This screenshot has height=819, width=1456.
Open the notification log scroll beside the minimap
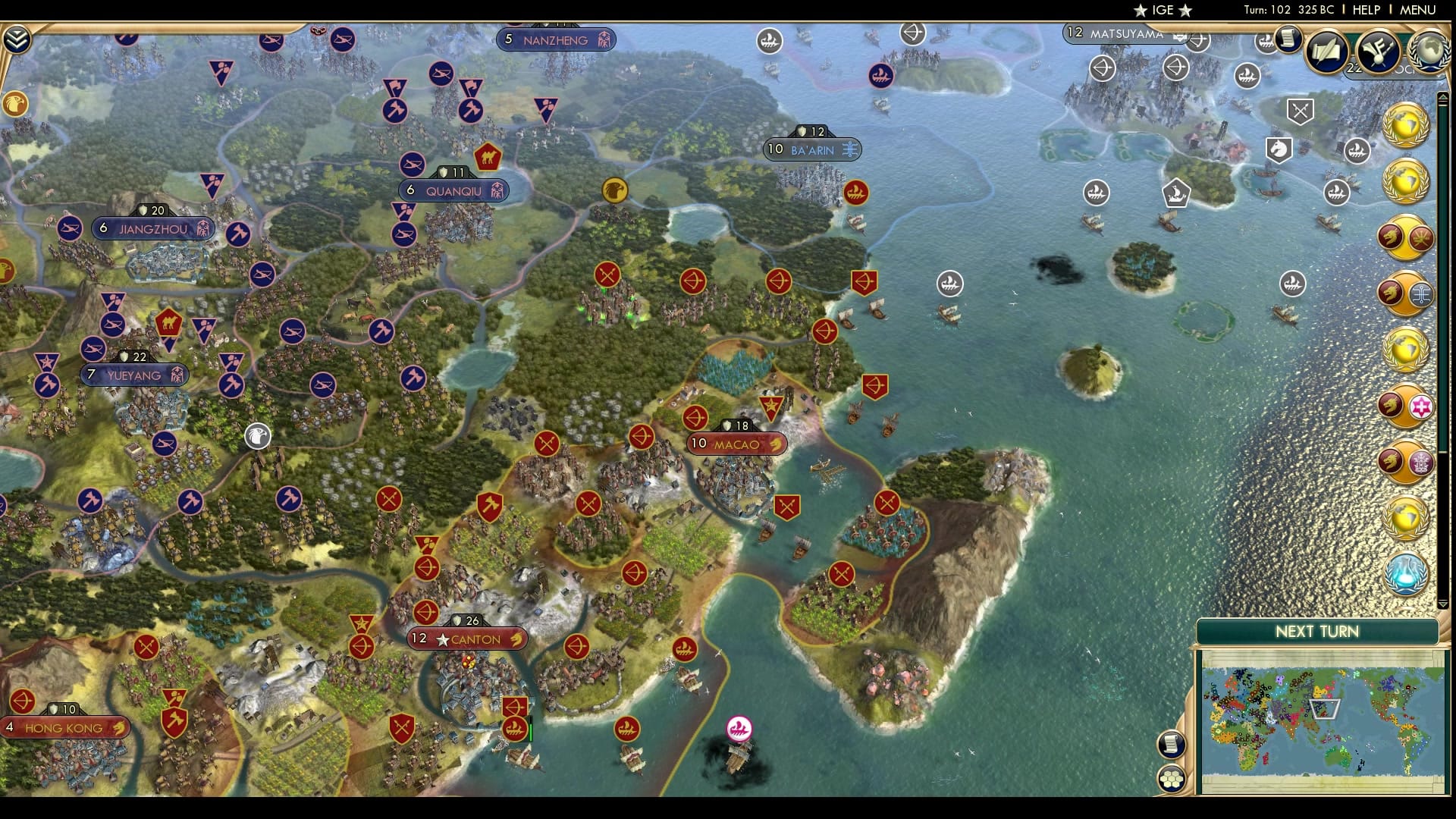[1170, 745]
